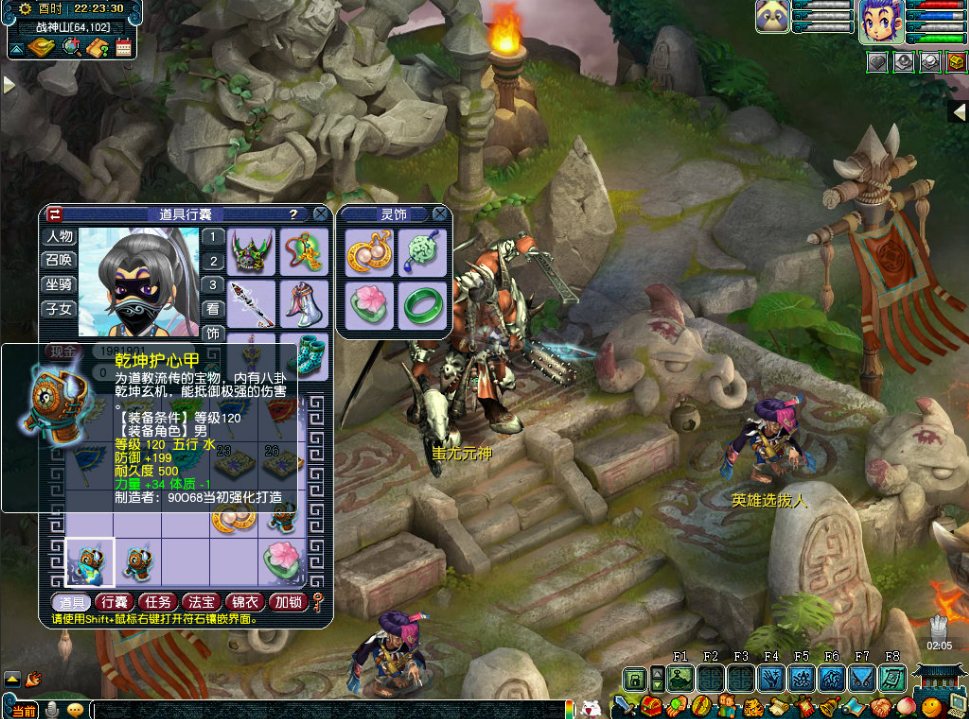The height and width of the screenshot is (719, 969).
Task: Switch to the 行囊 bag tab
Action: [114, 602]
